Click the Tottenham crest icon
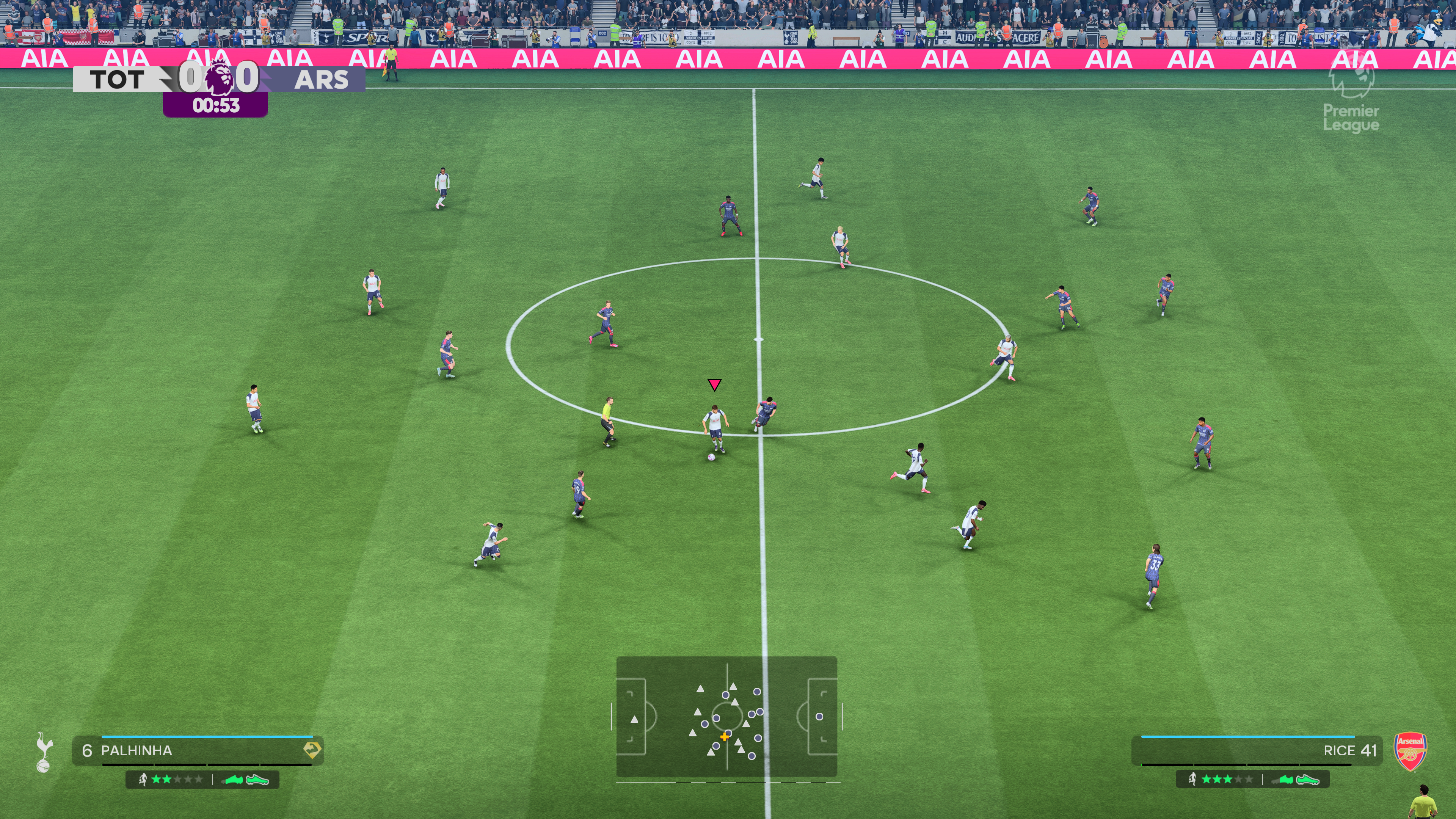This screenshot has height=819, width=1456. [44, 752]
